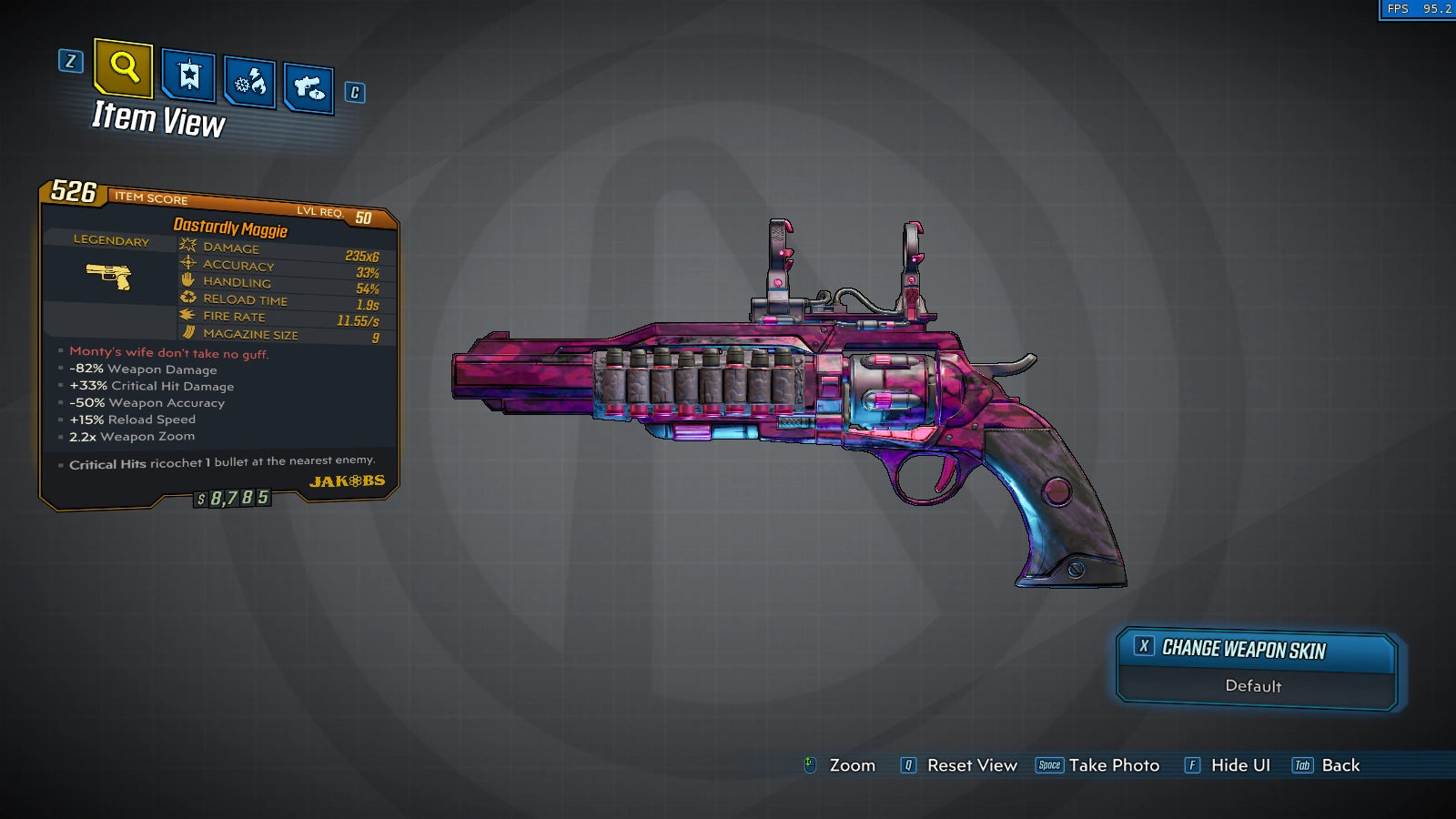This screenshot has height=819, width=1456.
Task: Select the magnifying glass Item View tab
Action: (x=124, y=67)
